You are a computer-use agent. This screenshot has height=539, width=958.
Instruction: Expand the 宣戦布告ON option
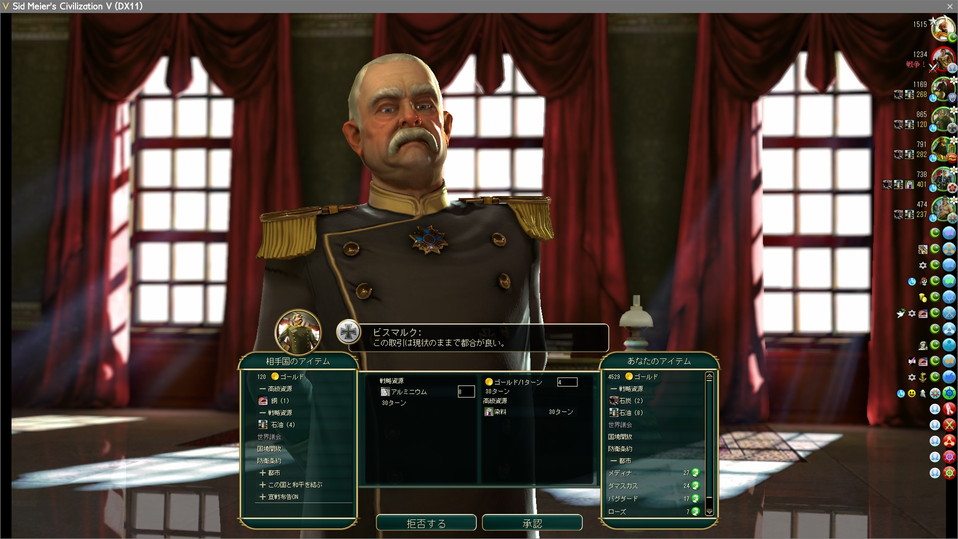pos(281,496)
